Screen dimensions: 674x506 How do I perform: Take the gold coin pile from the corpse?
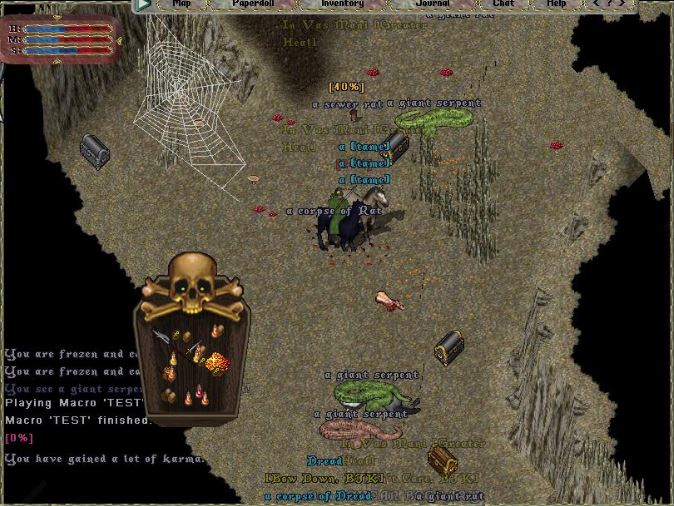216,362
